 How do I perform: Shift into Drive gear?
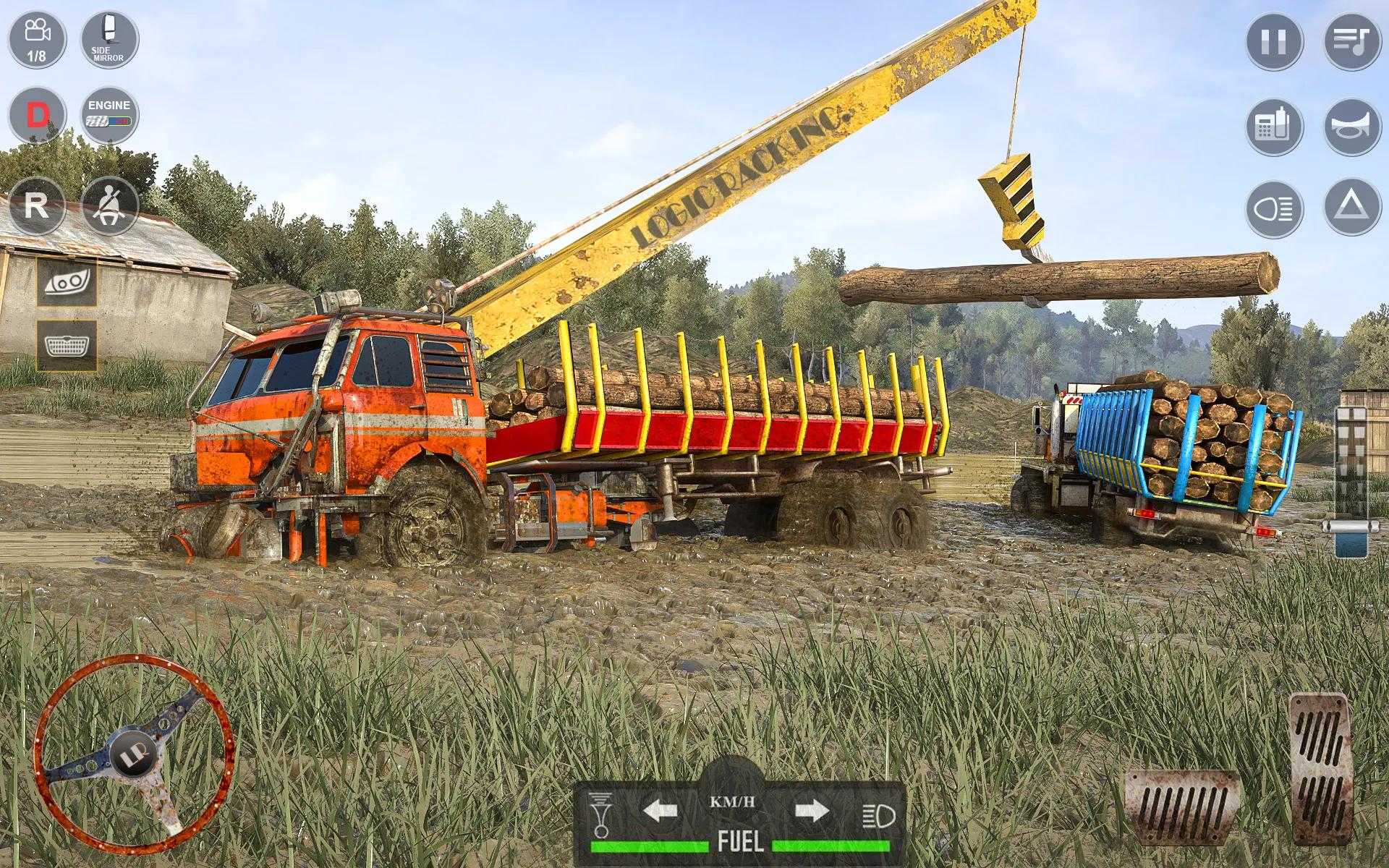pos(36,116)
